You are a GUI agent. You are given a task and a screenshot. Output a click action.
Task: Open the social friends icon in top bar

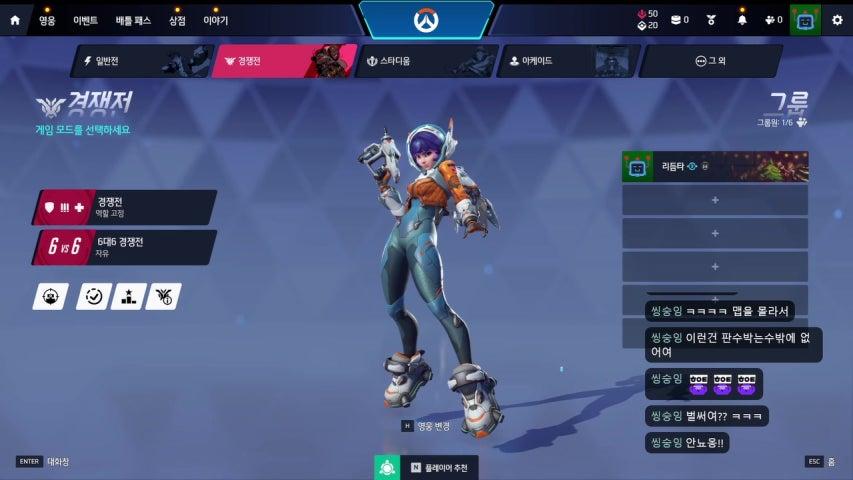[772, 20]
